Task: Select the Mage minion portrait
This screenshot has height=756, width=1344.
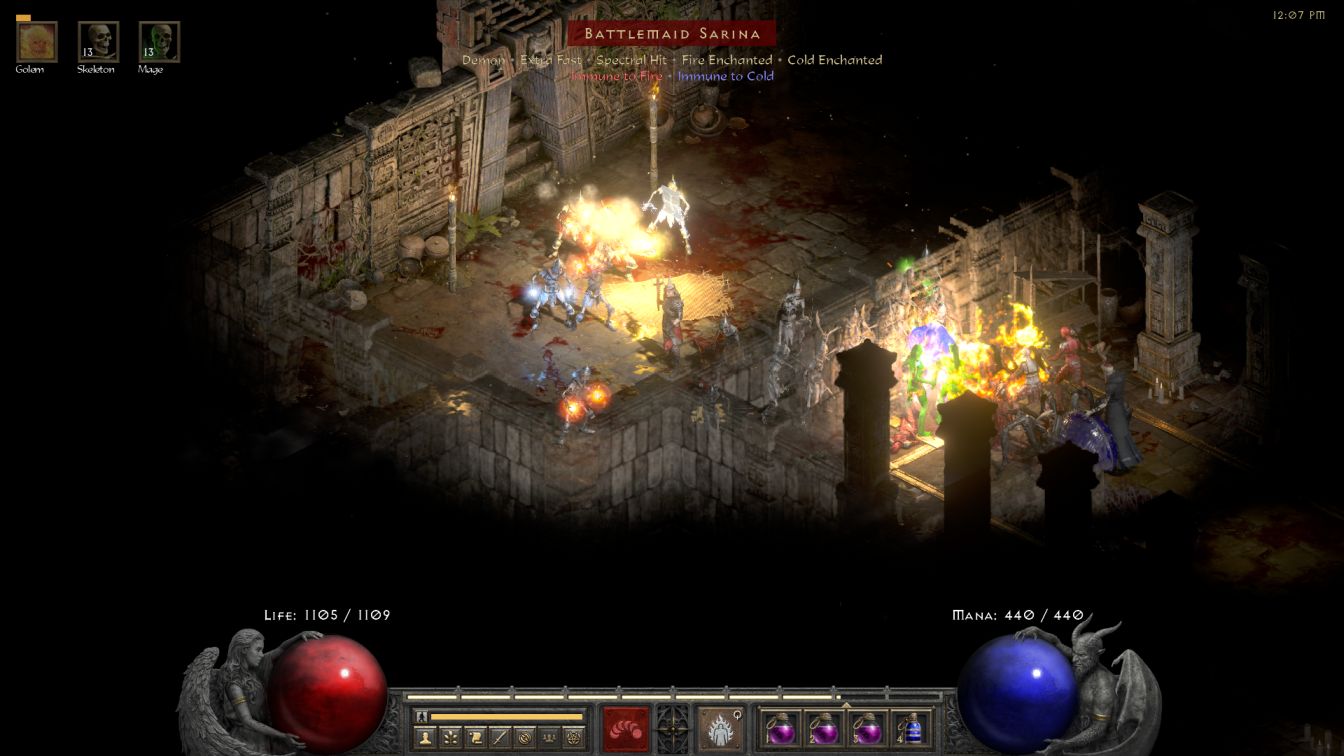Action: [159, 42]
